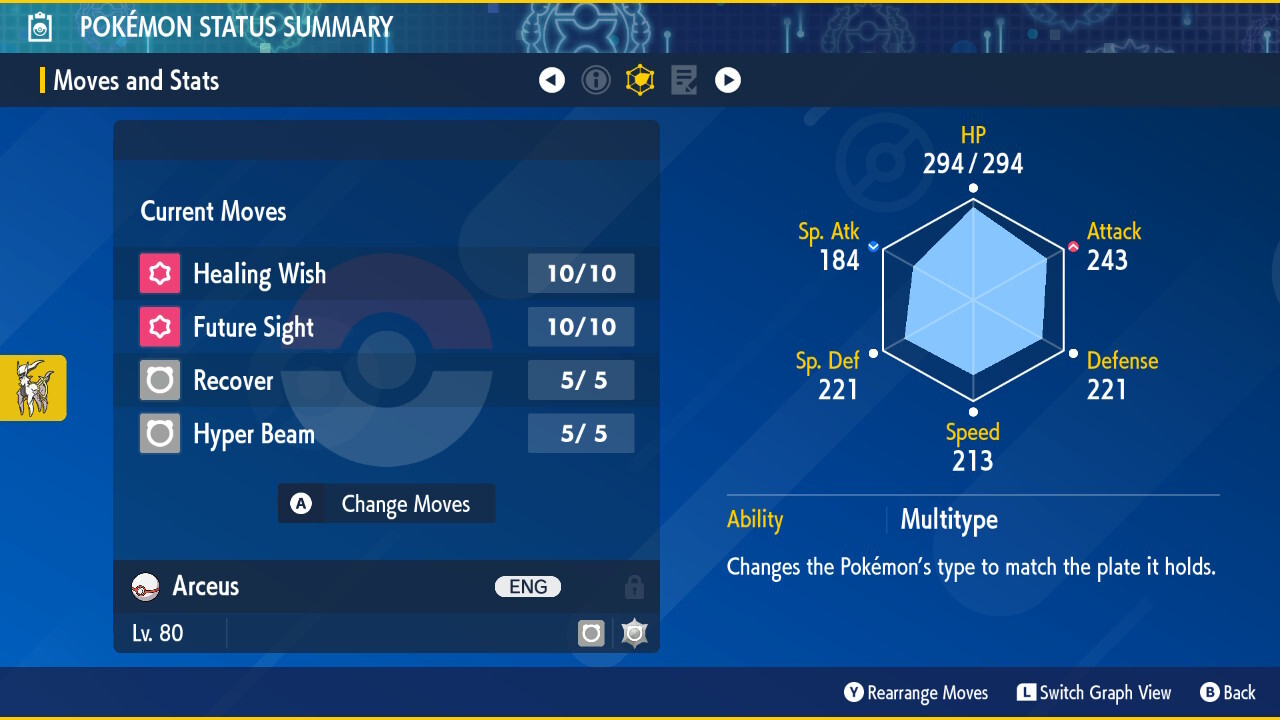Select the Moves and Stats tab label

(x=135, y=80)
